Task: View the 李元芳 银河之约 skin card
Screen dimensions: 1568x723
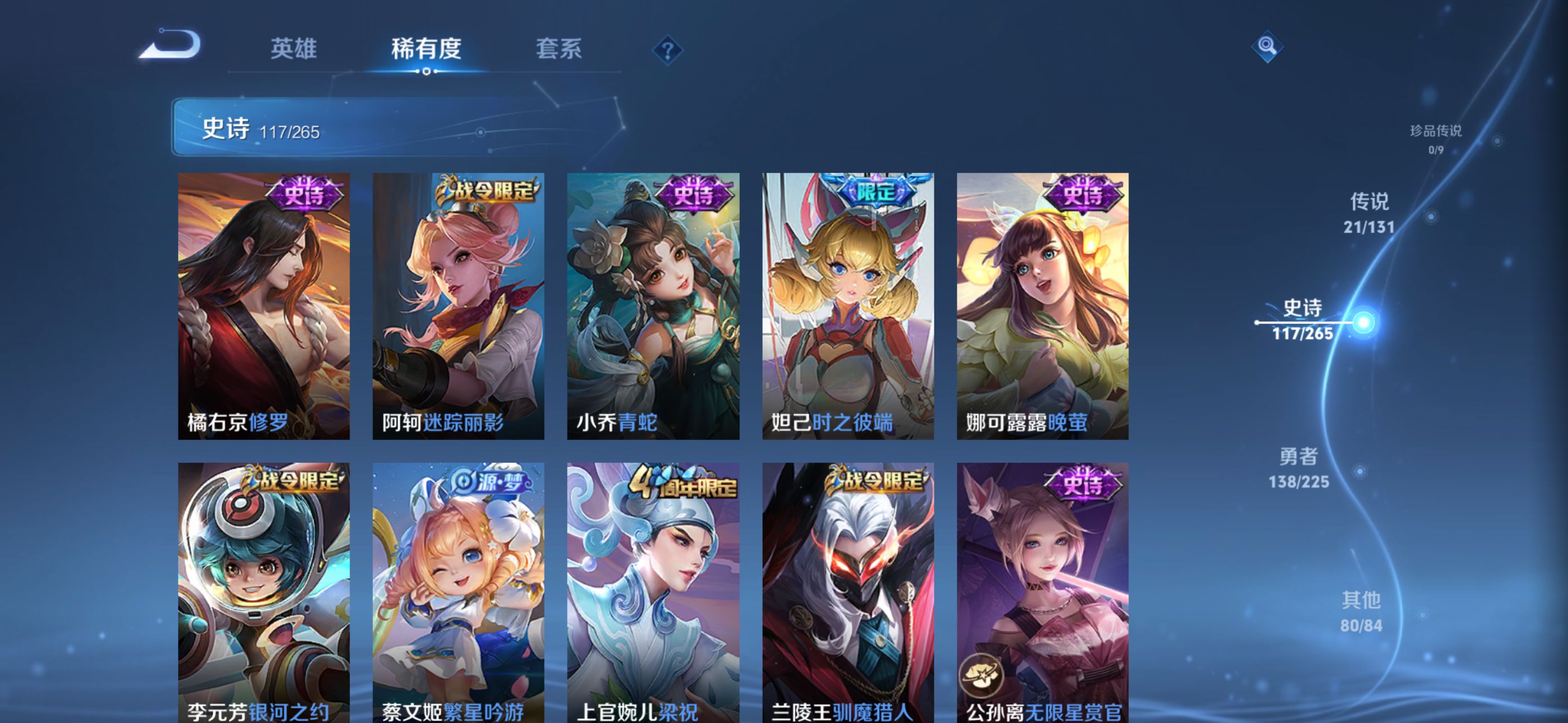Action: (x=264, y=592)
